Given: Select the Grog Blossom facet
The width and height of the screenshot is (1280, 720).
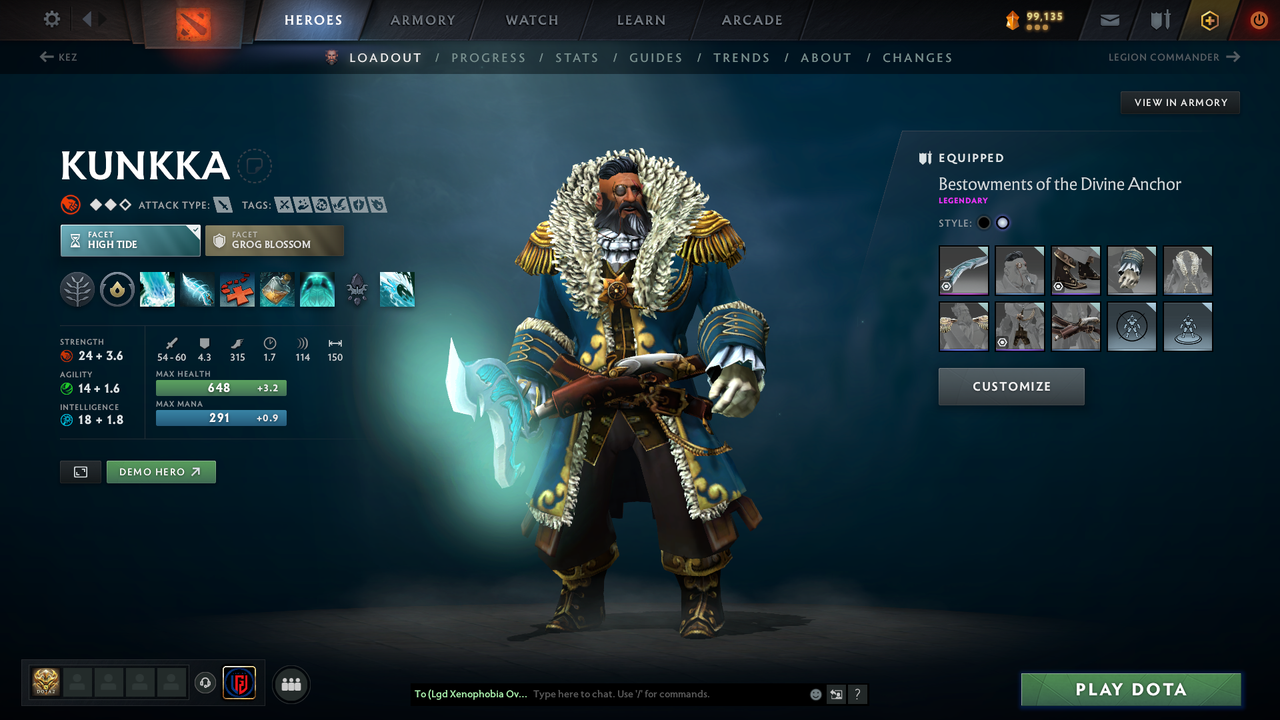Looking at the screenshot, I should [x=274, y=240].
